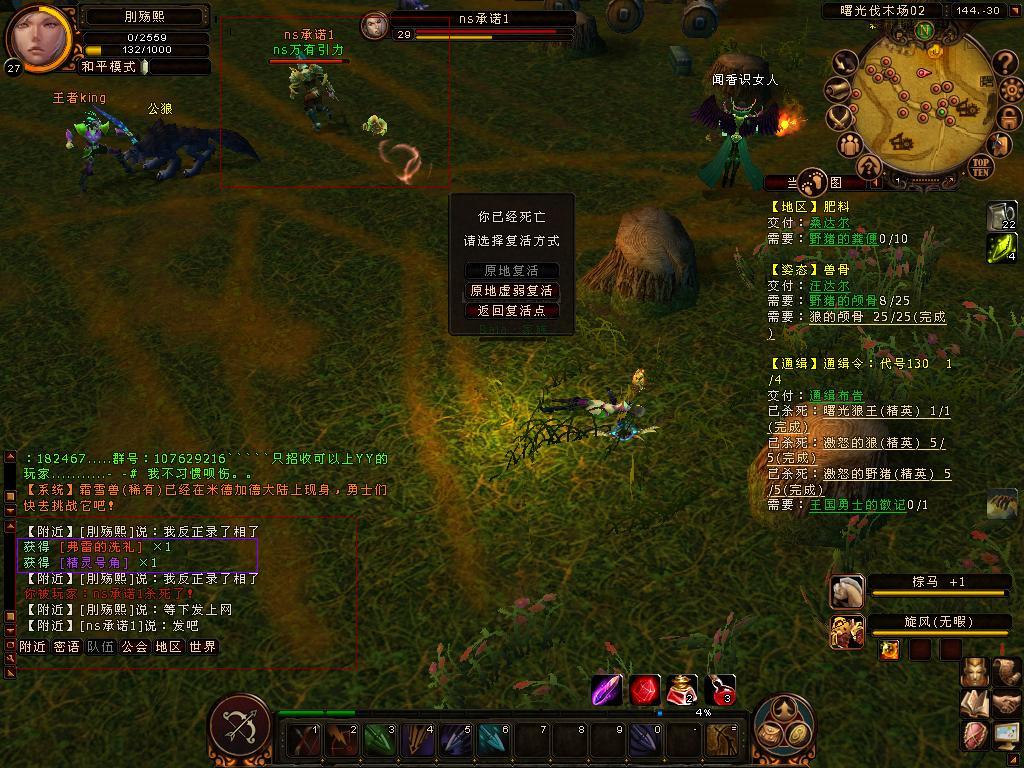Use the purple feather quick item

pos(607,690)
